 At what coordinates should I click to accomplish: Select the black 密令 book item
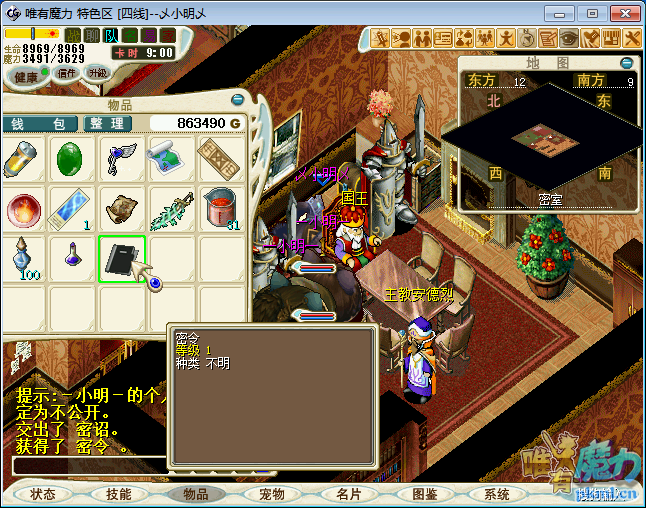pos(122,260)
